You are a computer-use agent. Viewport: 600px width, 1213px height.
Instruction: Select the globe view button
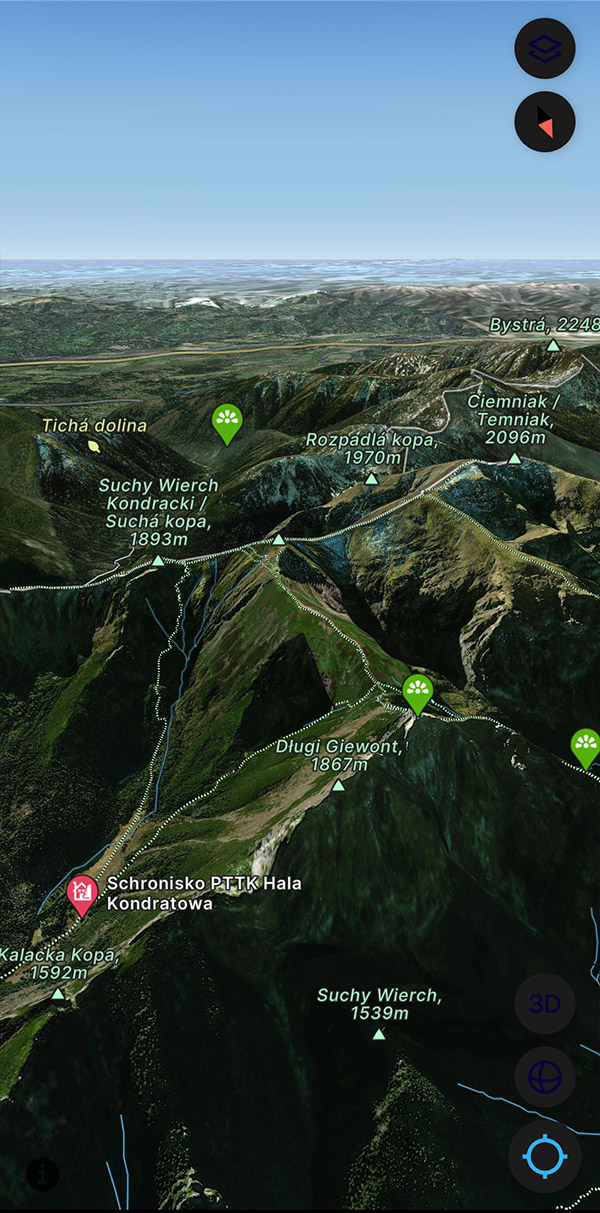[545, 1078]
